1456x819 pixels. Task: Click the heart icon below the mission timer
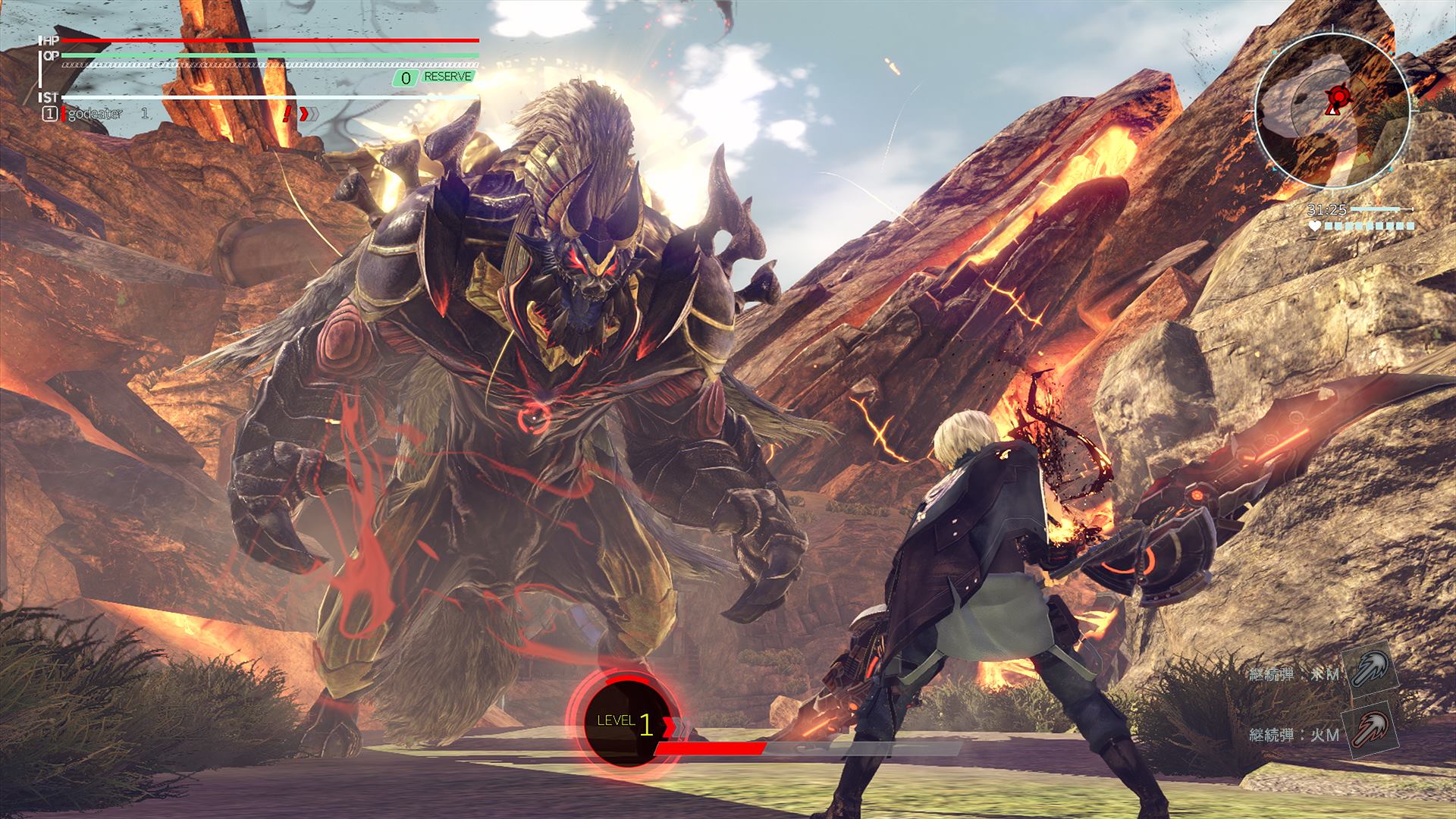click(1315, 224)
